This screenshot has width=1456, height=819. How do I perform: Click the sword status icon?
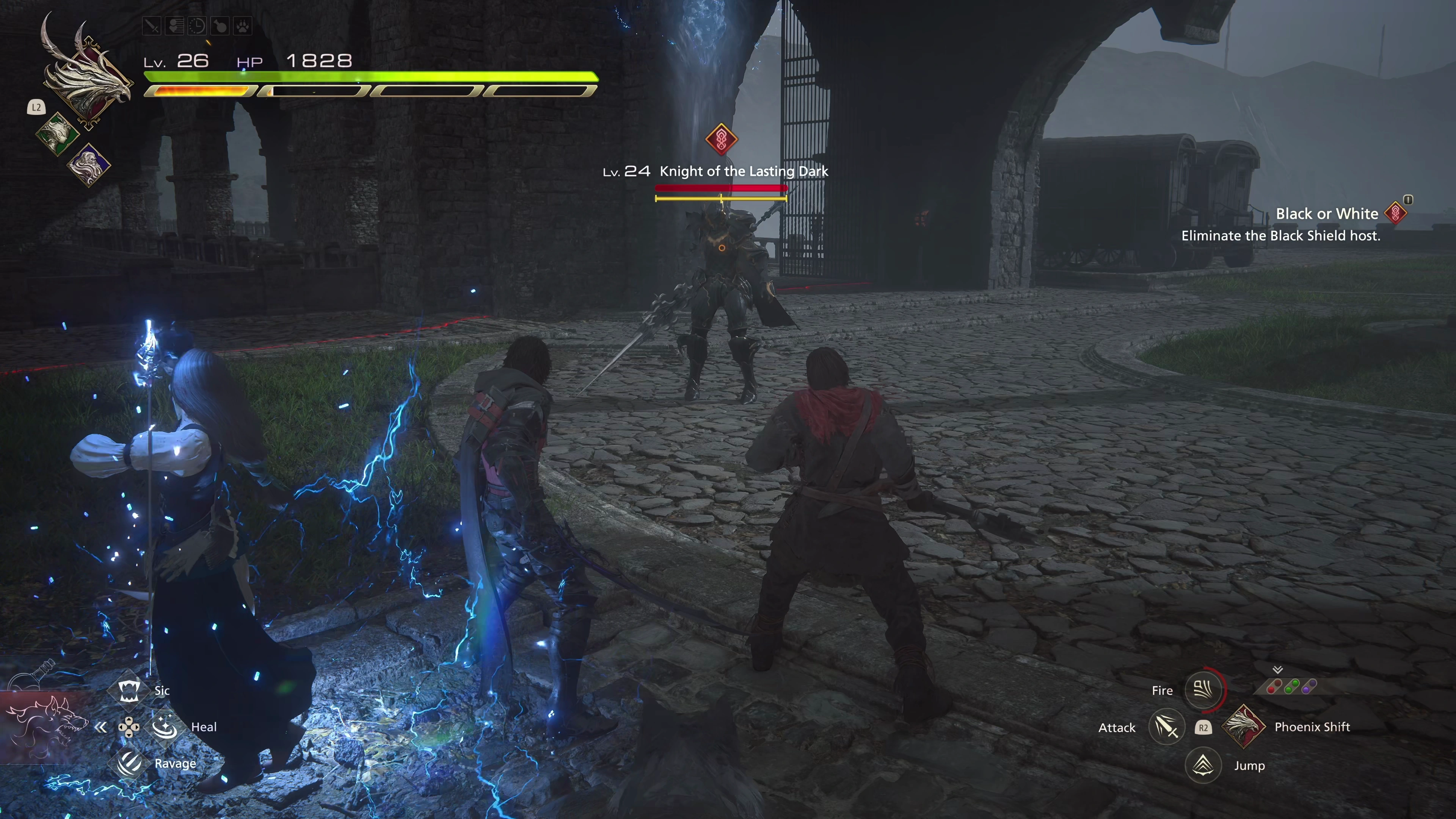(x=152, y=26)
